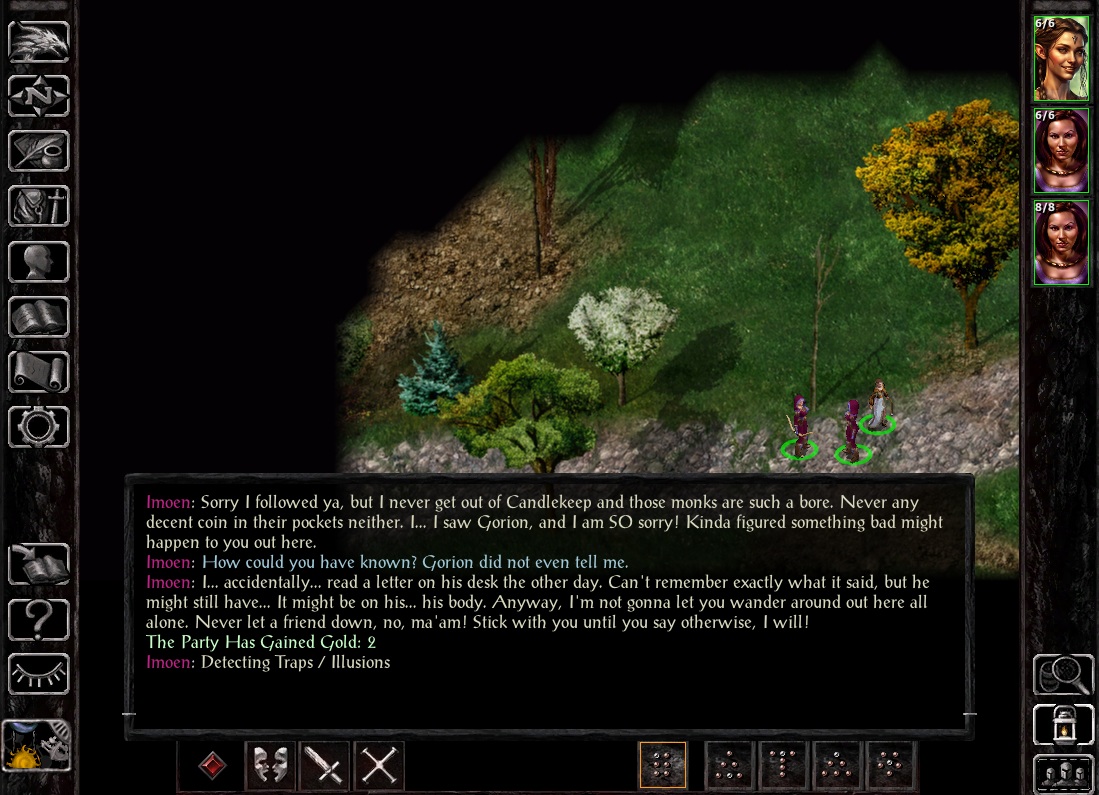Click the red gem button on the action bar
1099x795 pixels.
coord(212,766)
